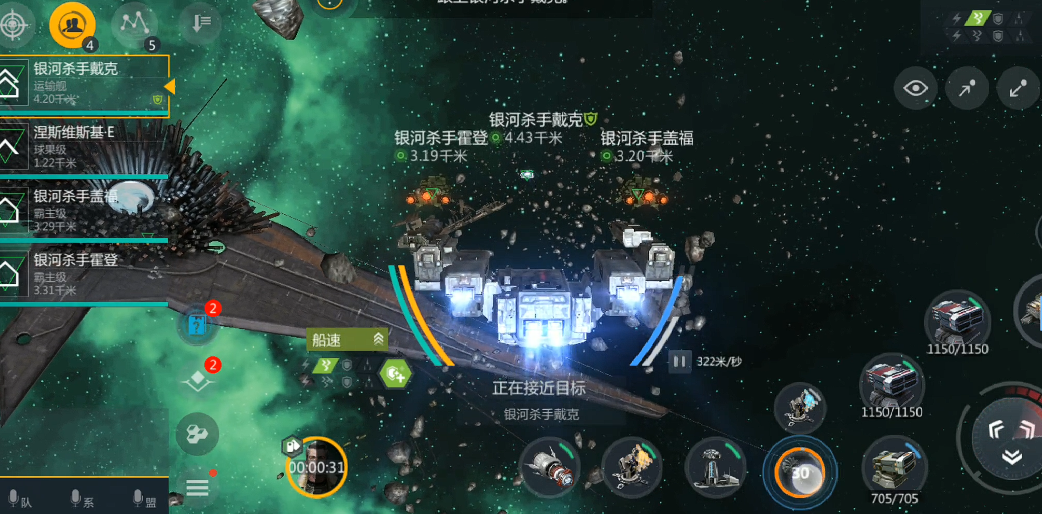
Task: Open the diamond-shaped notification icon
Action: point(197,380)
